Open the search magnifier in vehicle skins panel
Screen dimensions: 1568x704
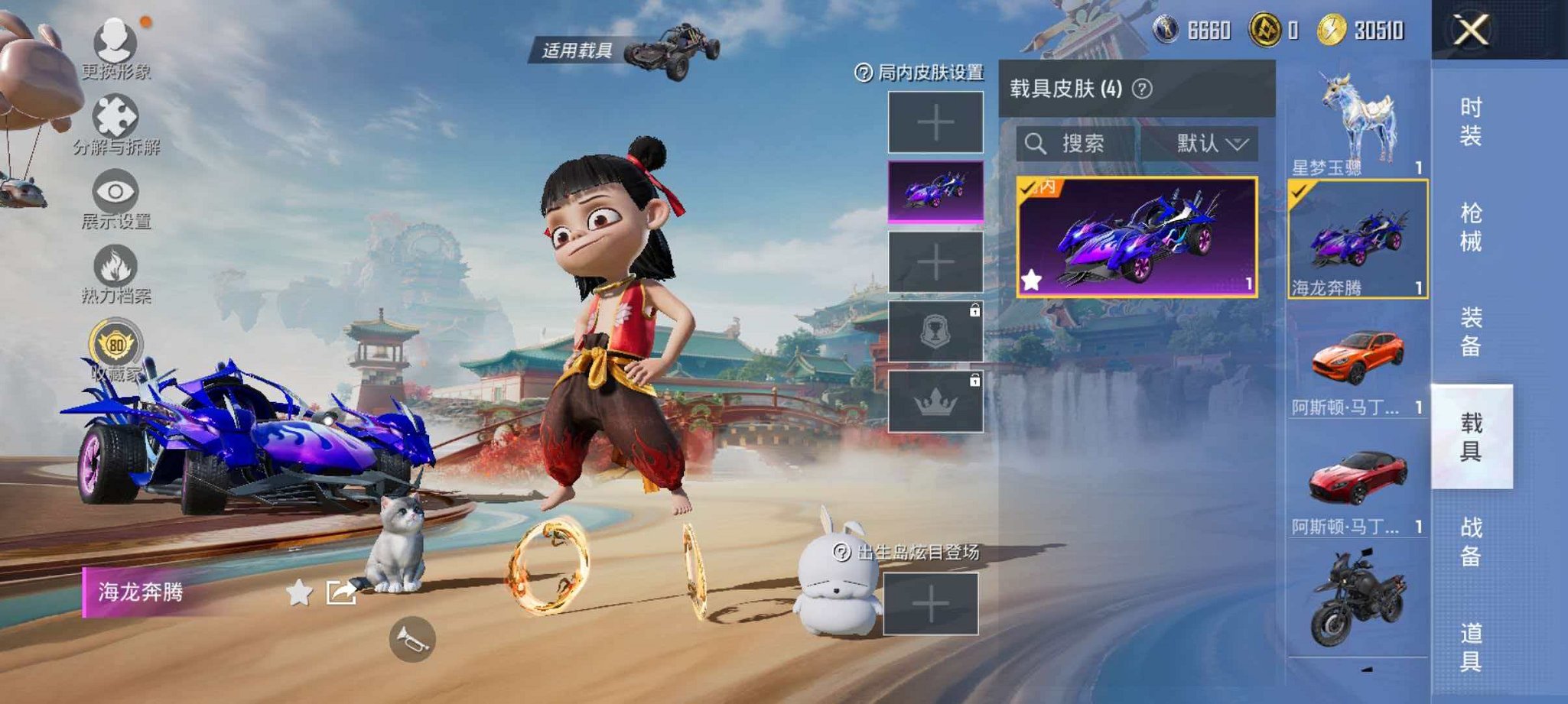(1037, 144)
